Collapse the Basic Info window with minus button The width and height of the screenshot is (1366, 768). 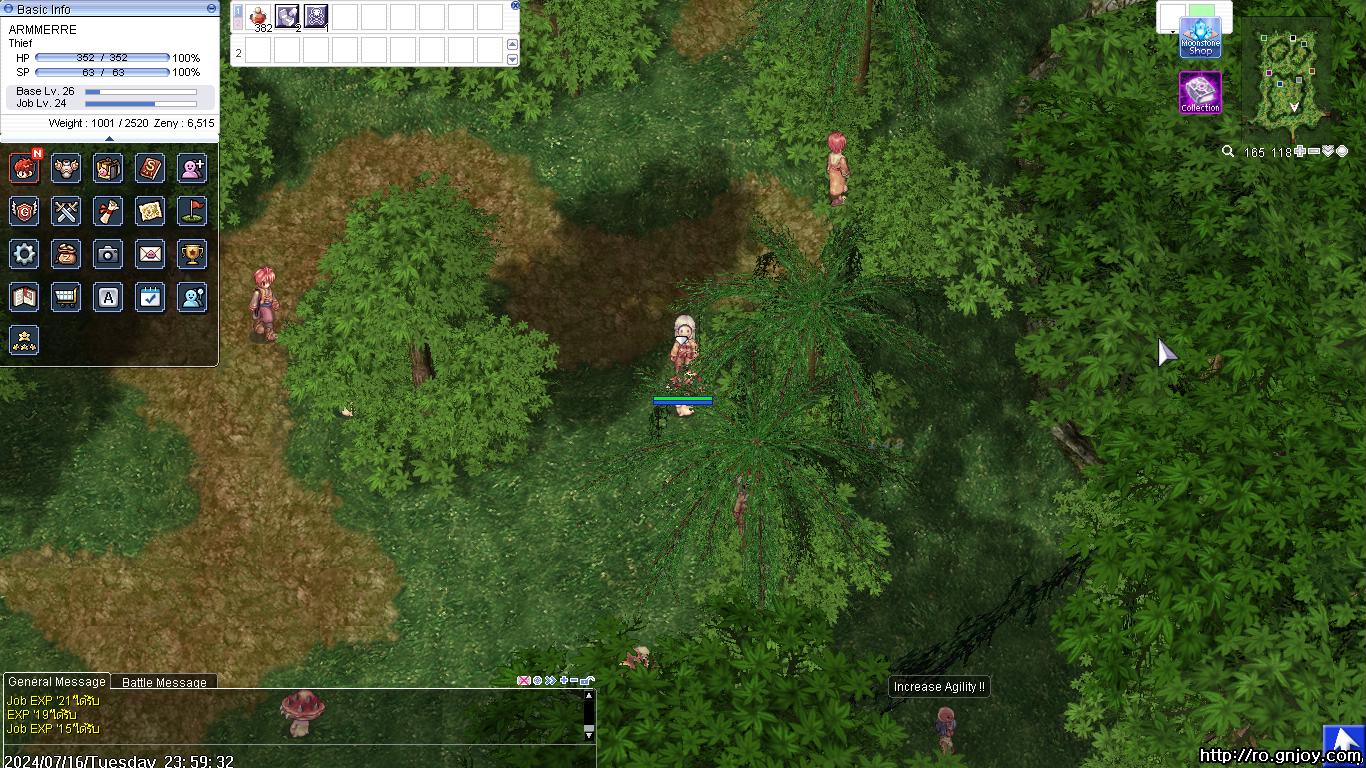(209, 9)
